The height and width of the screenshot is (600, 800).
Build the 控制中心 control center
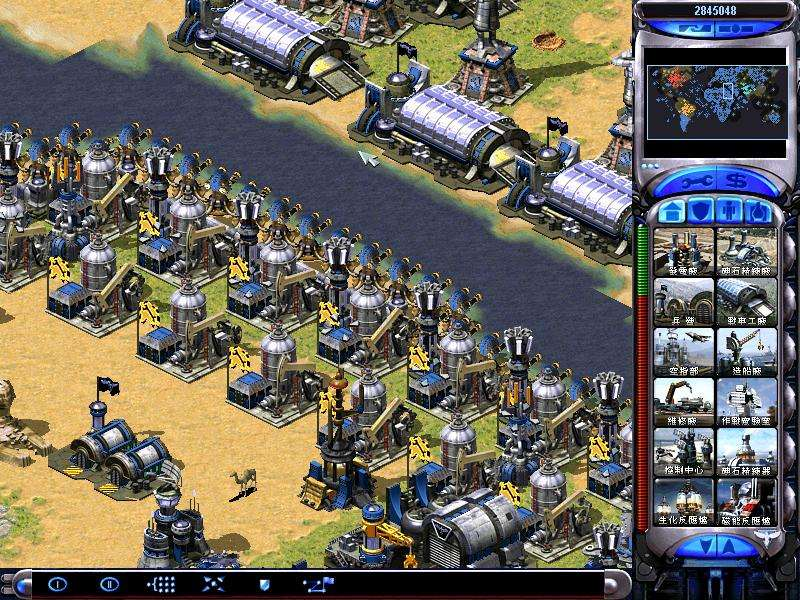click(684, 451)
